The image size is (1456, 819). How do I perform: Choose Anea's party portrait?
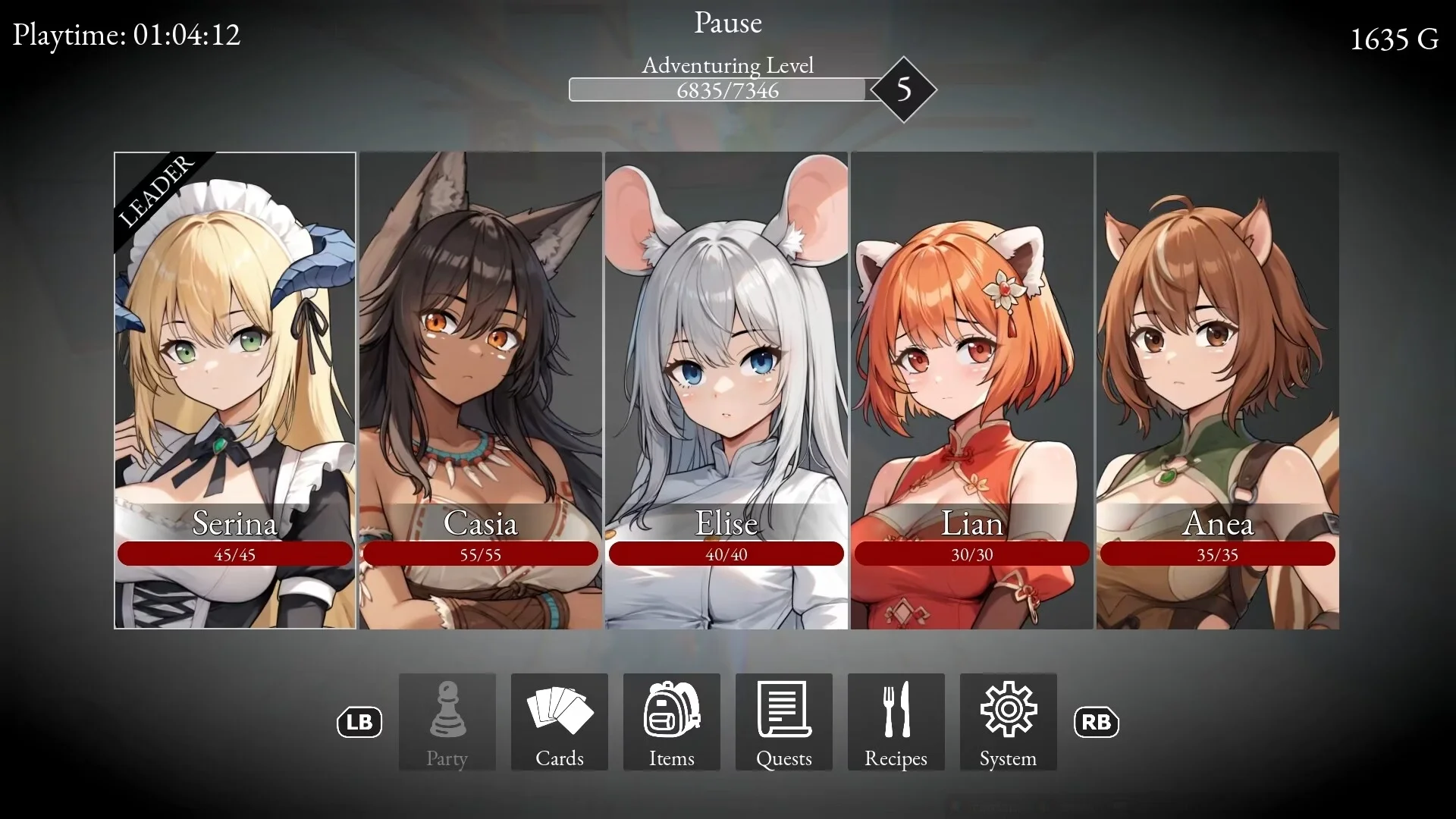pyautogui.click(x=1218, y=390)
